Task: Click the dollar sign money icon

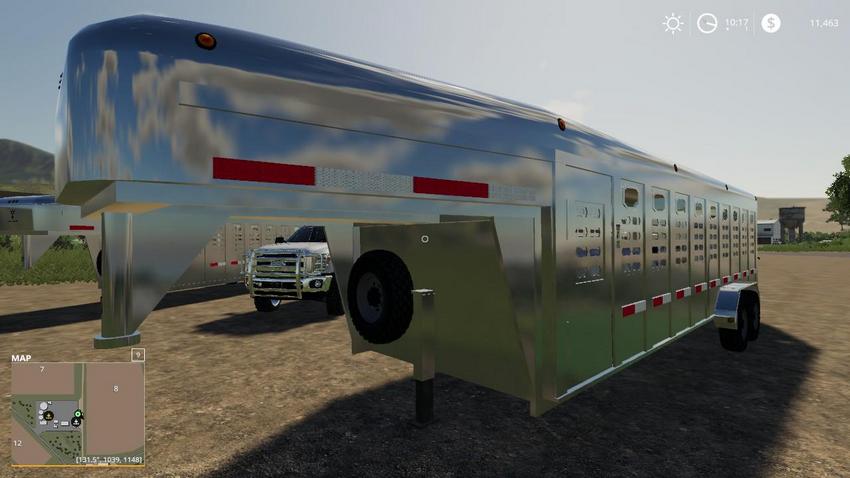Action: [770, 23]
